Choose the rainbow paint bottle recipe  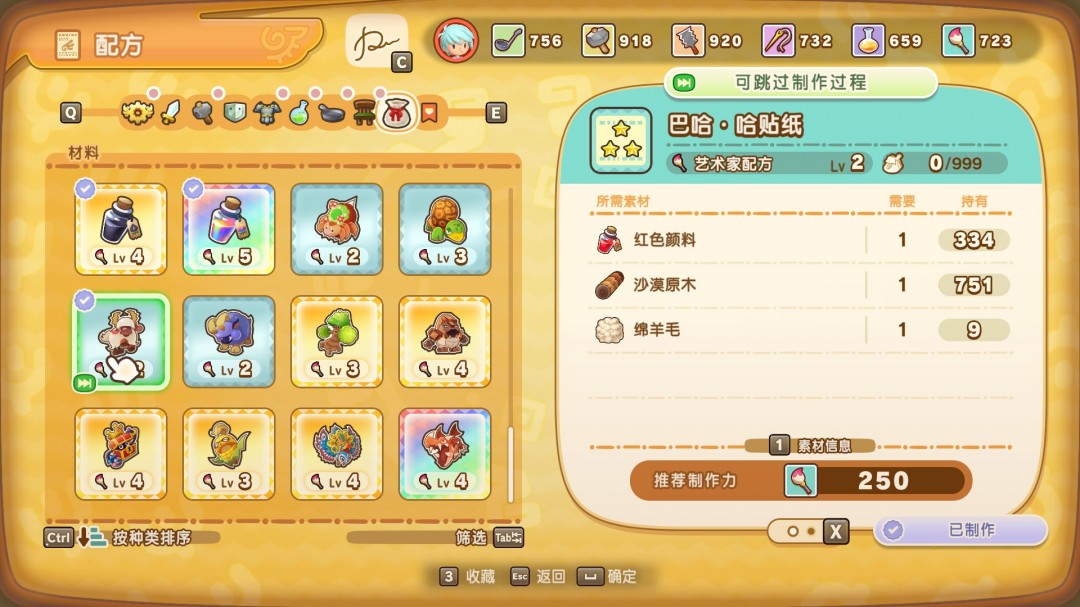[x=229, y=229]
